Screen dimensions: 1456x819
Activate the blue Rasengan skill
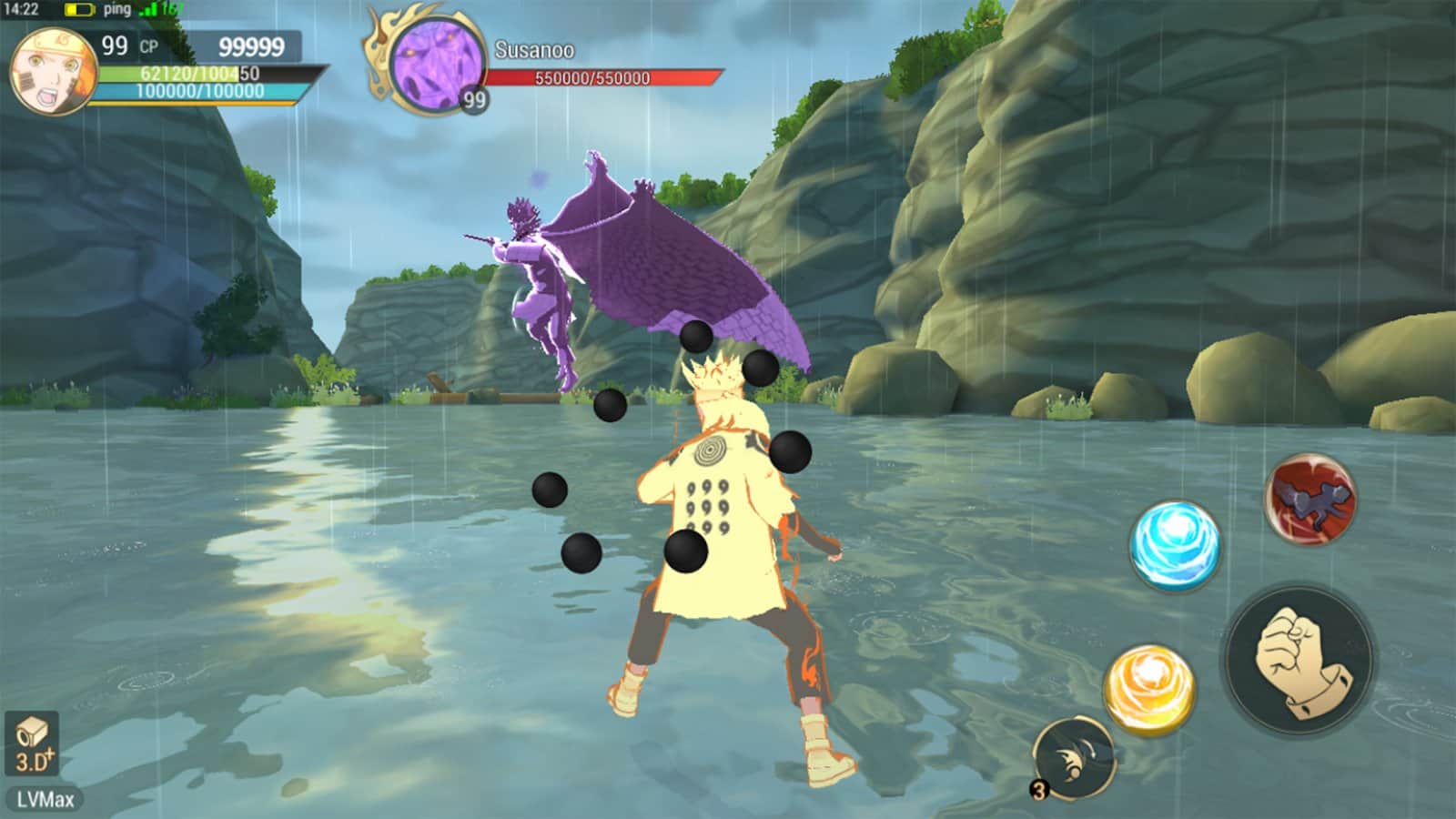[x=1175, y=543]
